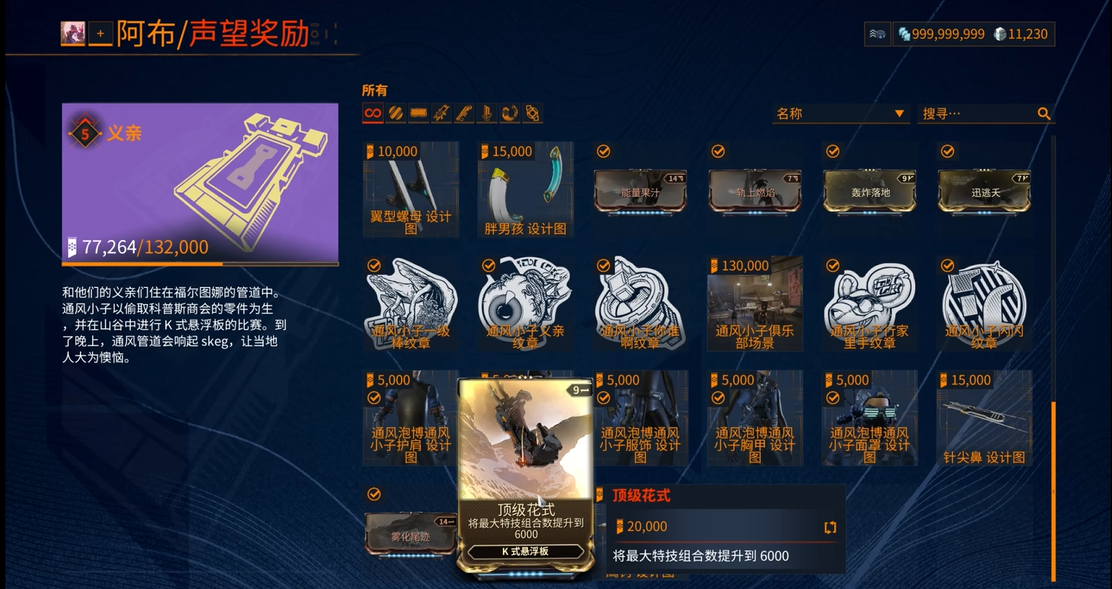Screen dimensions: 1112x589
Task: Pick the 轨上燃焰 mod card
Action: [x=755, y=190]
